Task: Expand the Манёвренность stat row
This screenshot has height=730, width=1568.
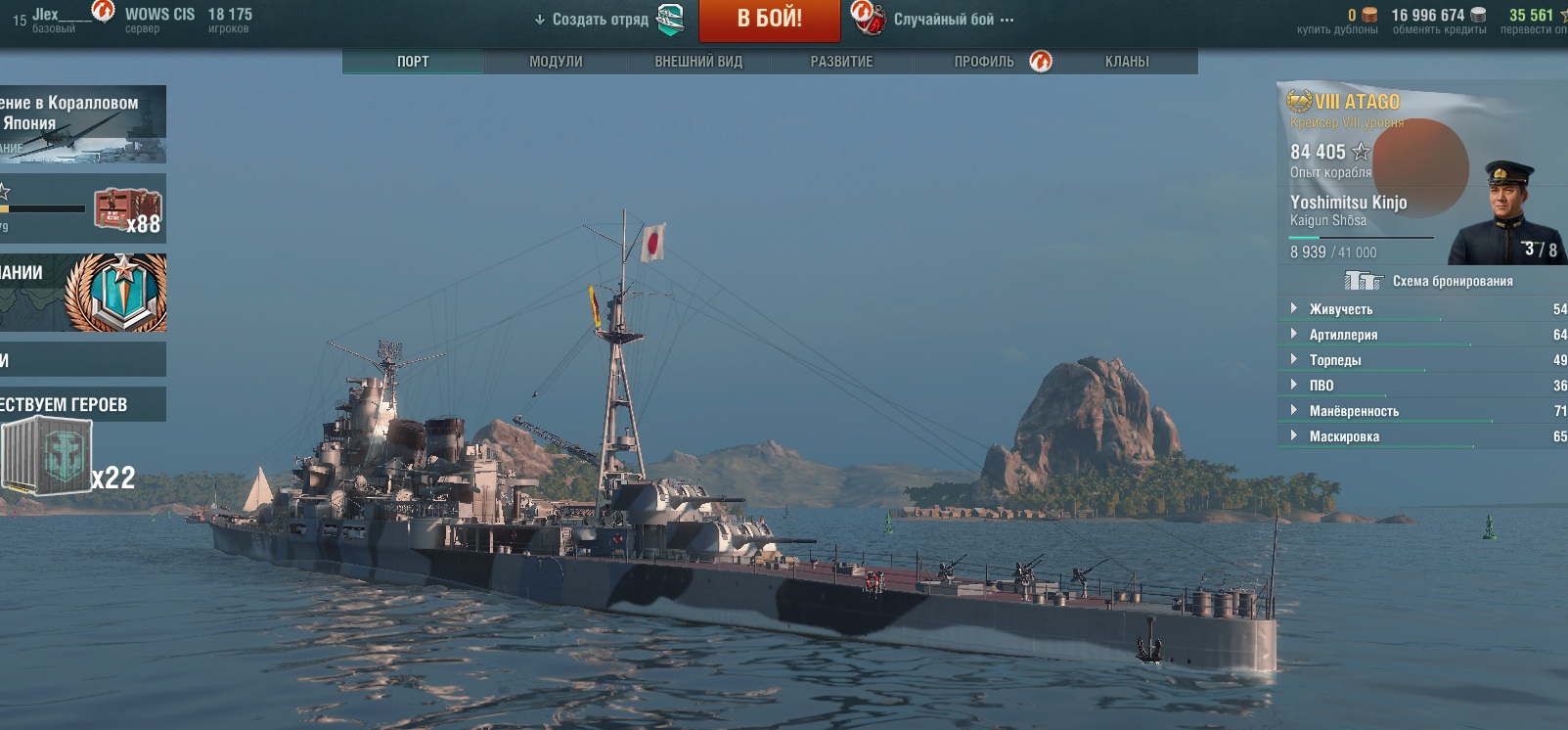Action: (1354, 411)
